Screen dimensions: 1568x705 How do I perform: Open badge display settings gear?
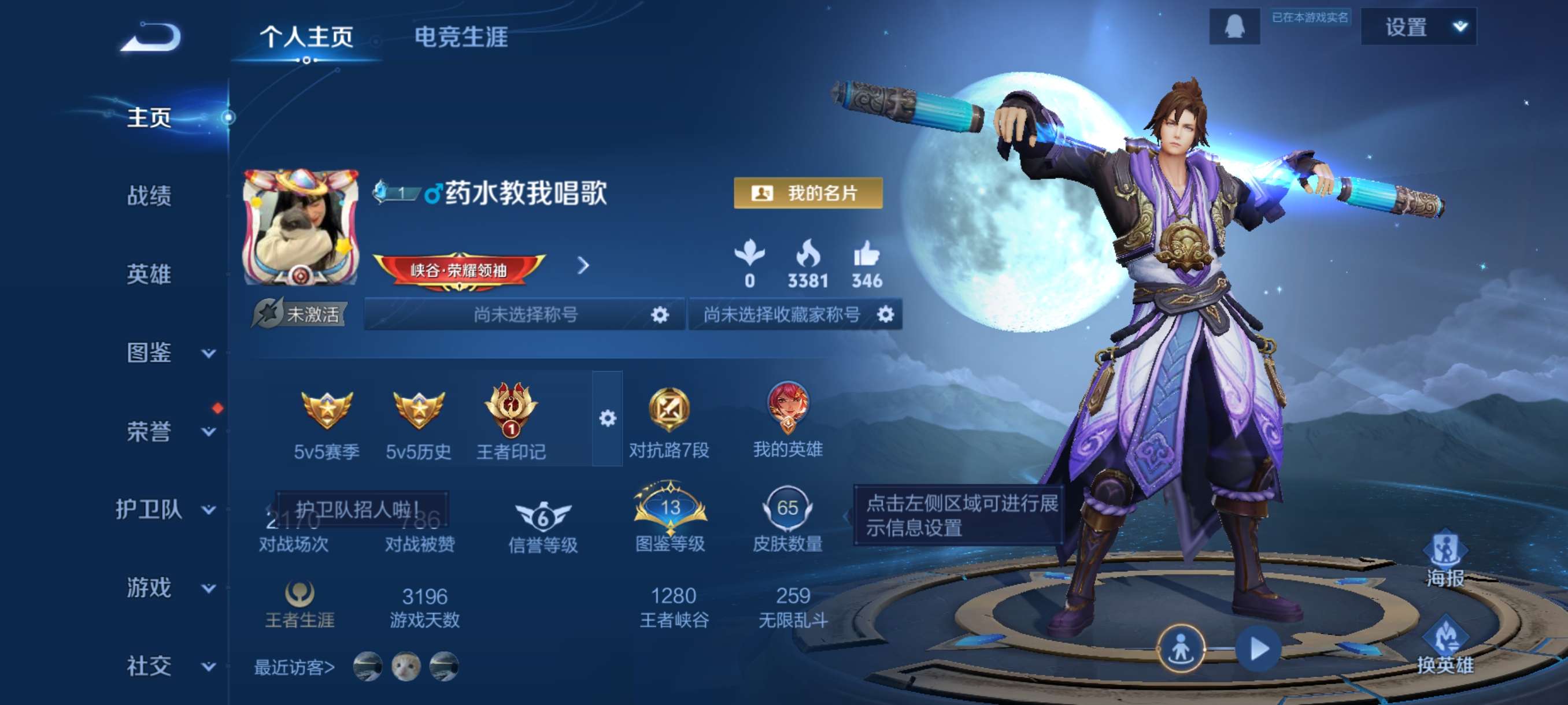608,418
